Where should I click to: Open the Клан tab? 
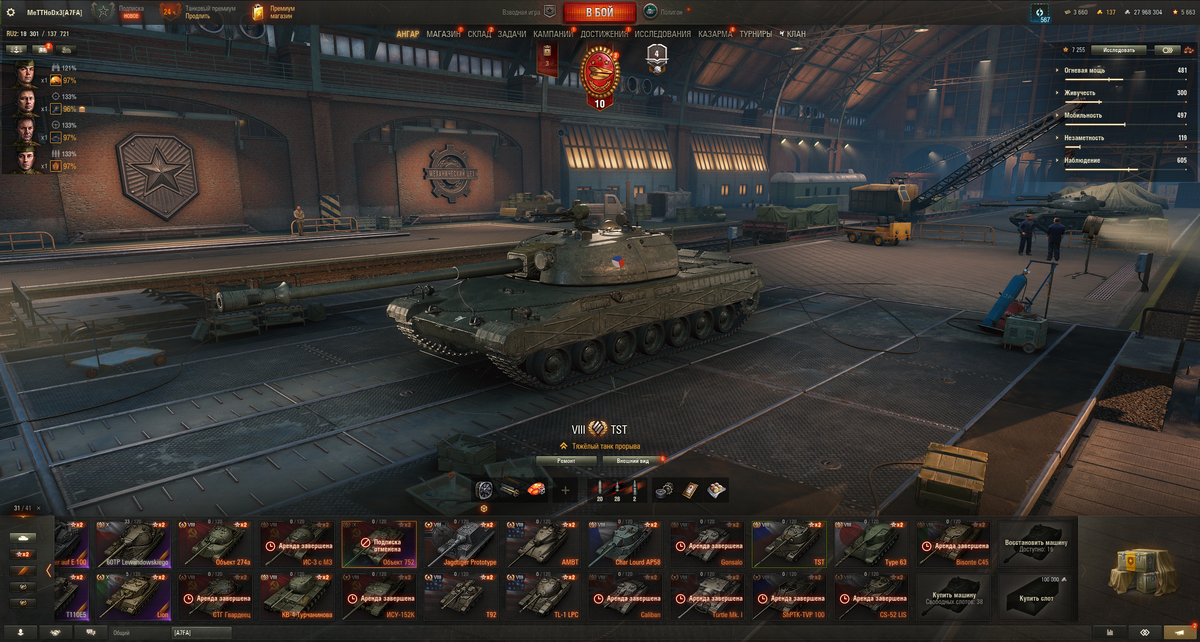click(x=793, y=34)
